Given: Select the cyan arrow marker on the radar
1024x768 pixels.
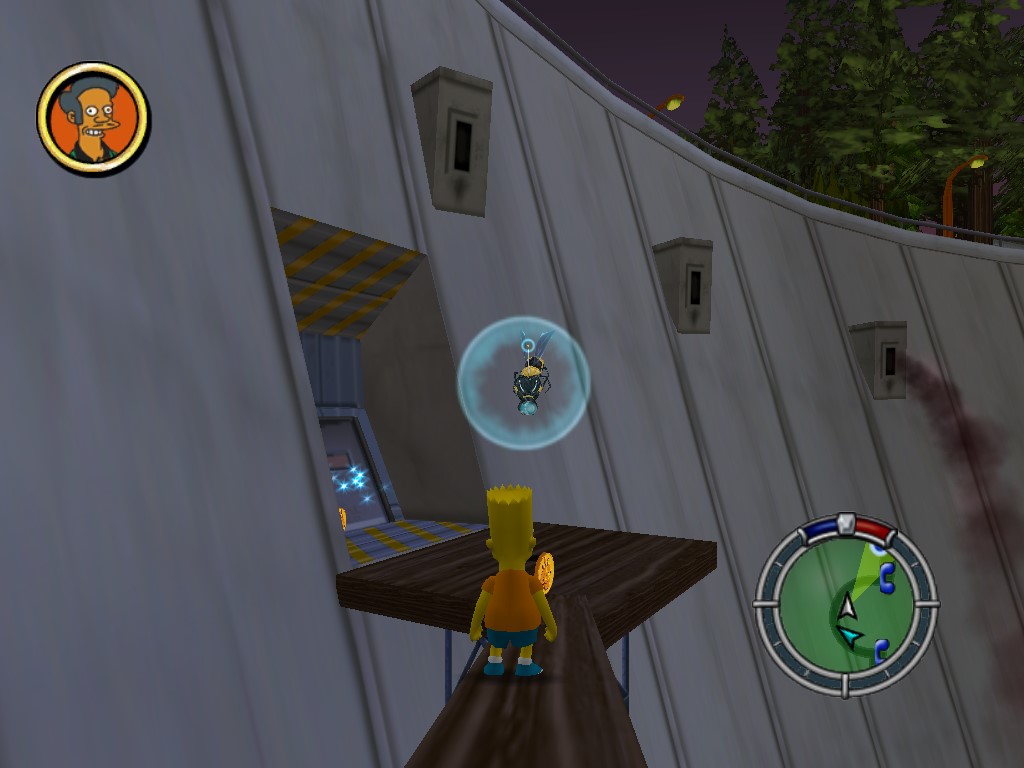Looking at the screenshot, I should (850, 636).
